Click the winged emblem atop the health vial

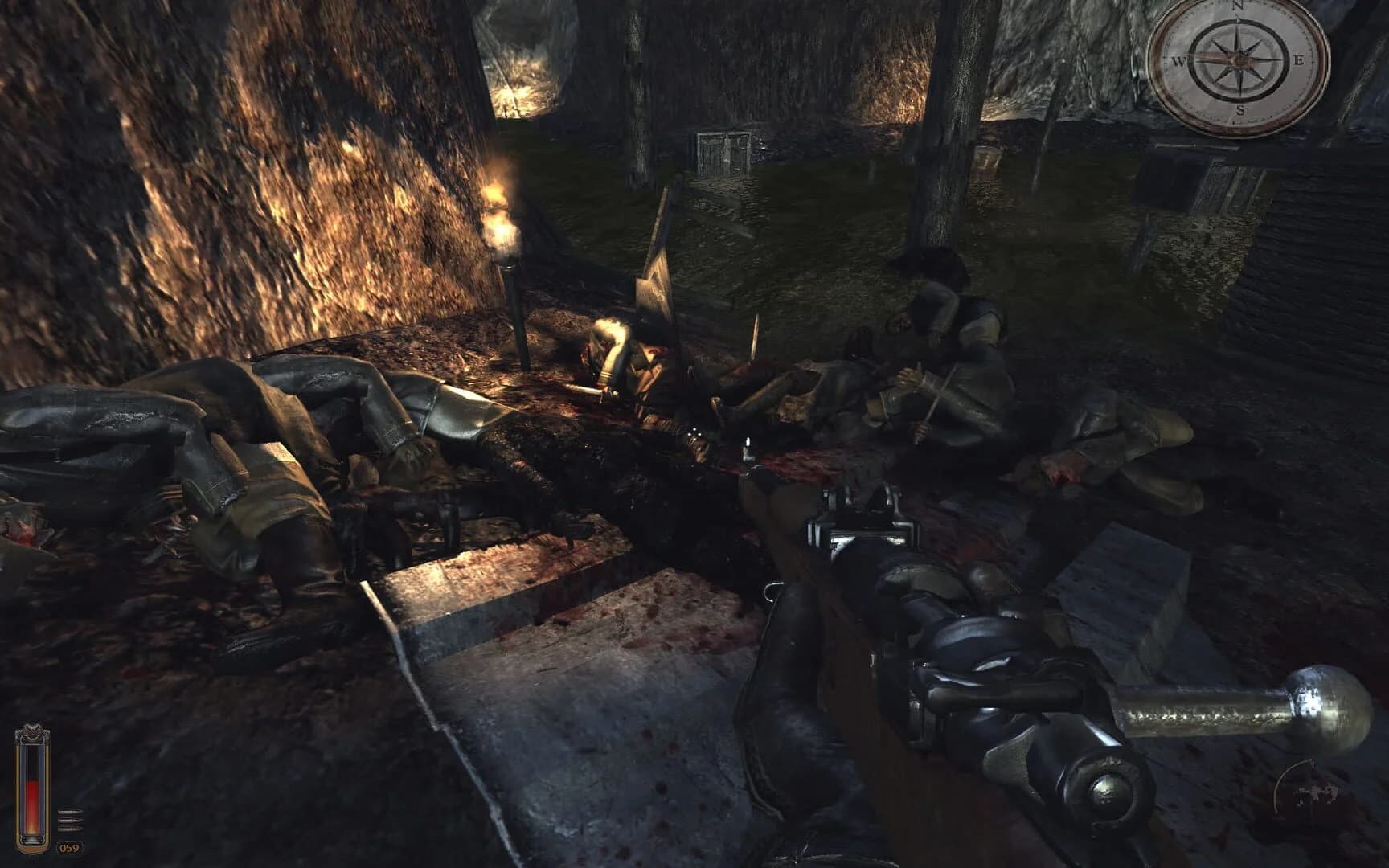tap(31, 731)
